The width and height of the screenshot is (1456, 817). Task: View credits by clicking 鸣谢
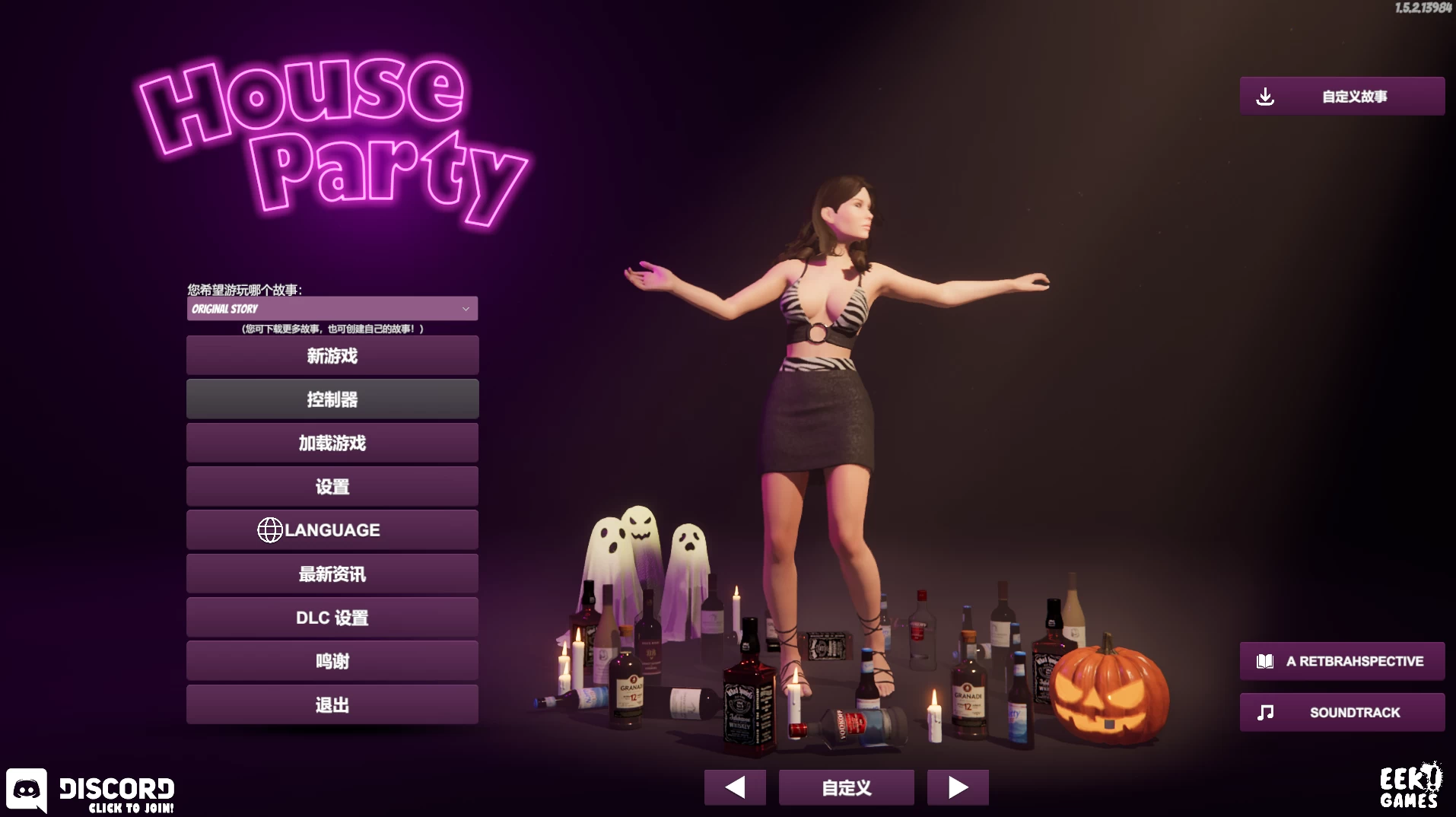tap(332, 660)
